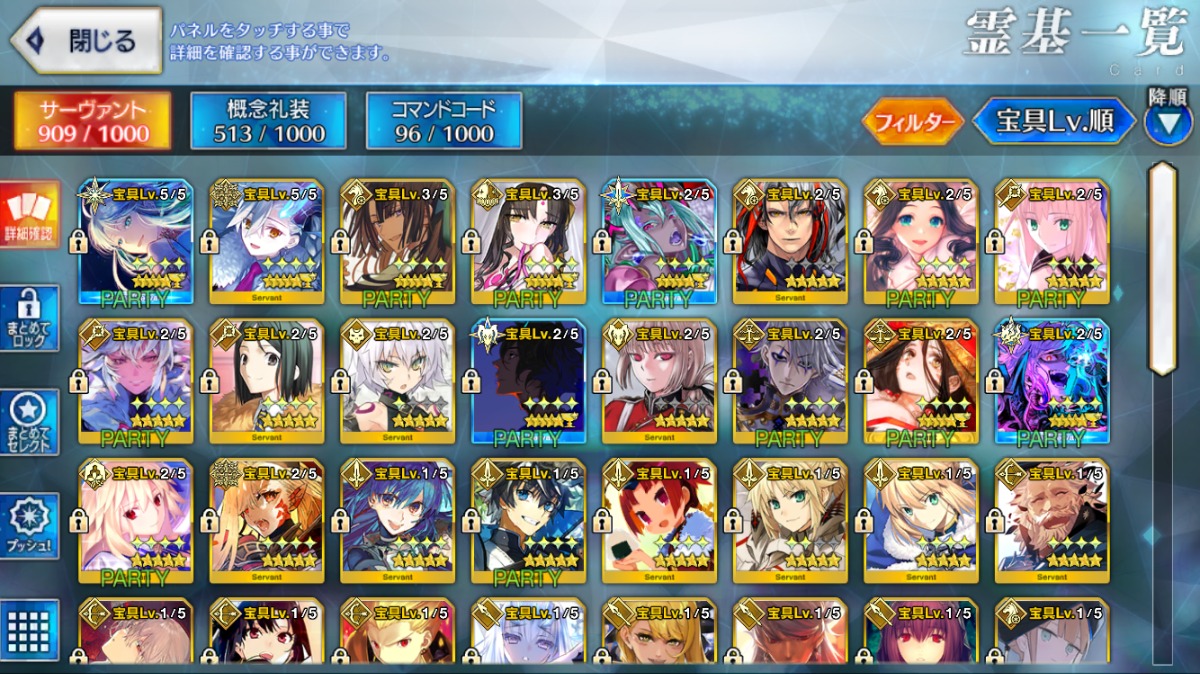
Task: Select the dark-skinned servant with 宝具Lv.3/5
Action: click(x=397, y=241)
